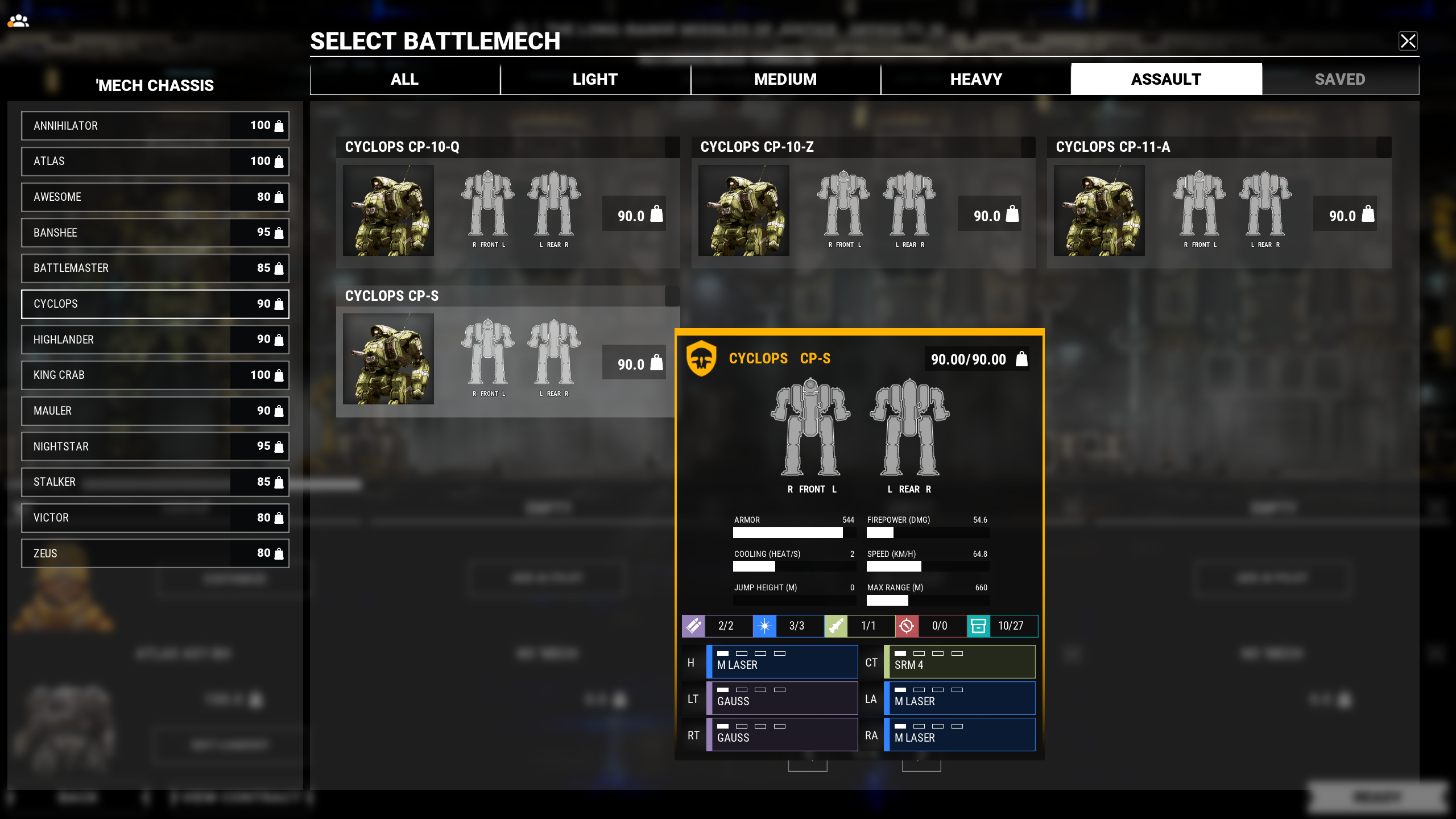The image size is (1456, 819).
Task: Select the energy hardpoints icon showing 3/3
Action: pos(765,626)
